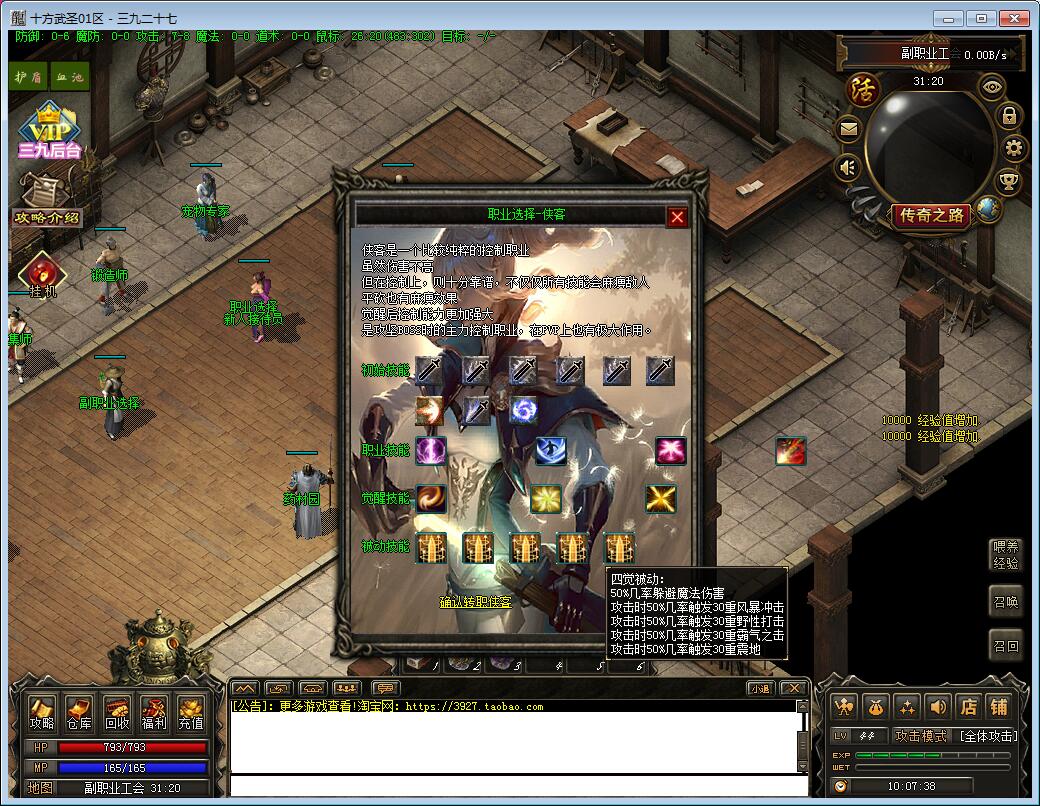Screen dimensions: 1040x806
Task: Close the 职业选择-侠客 class dialog
Action: click(x=677, y=217)
